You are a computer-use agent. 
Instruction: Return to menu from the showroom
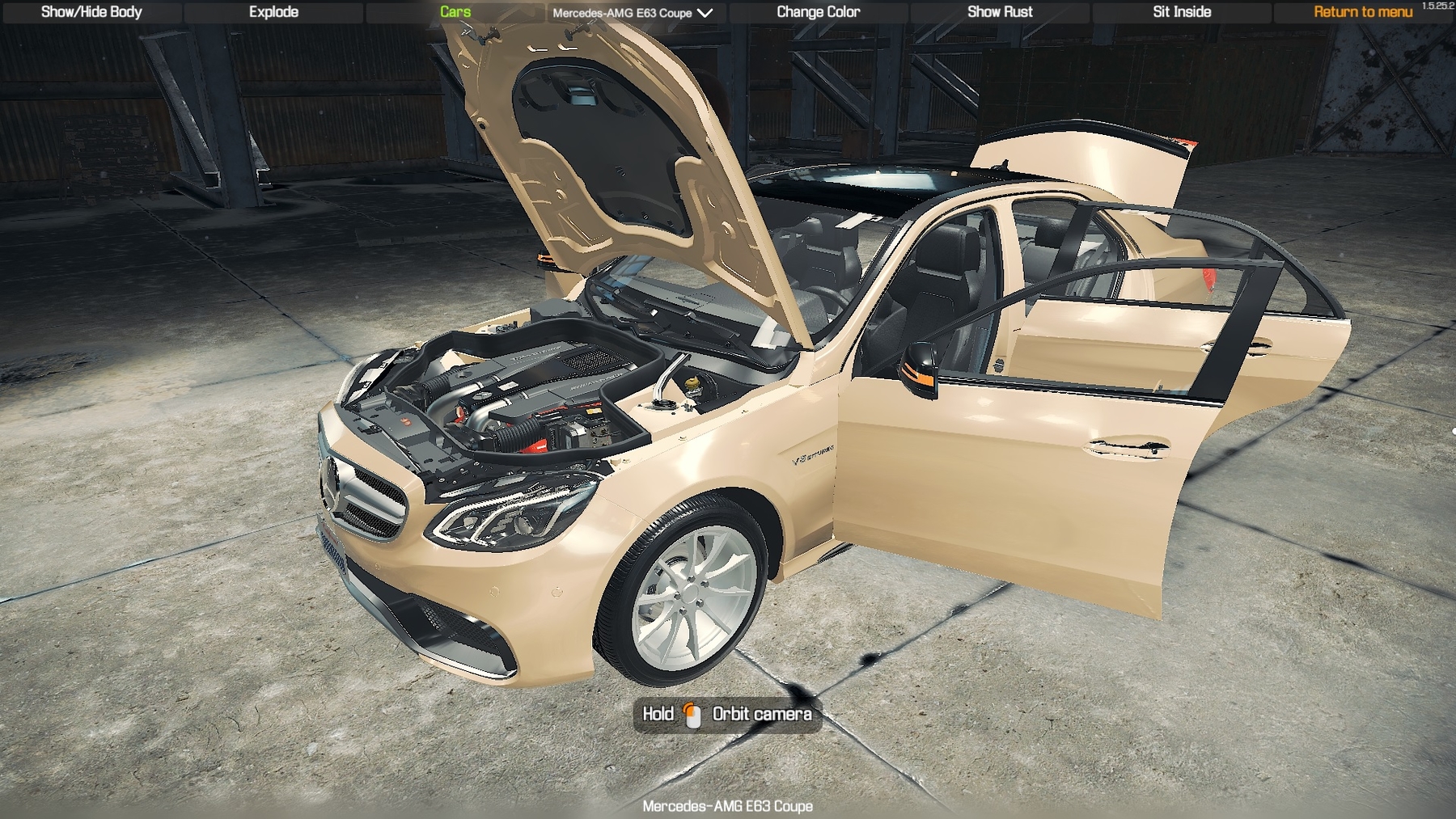1362,12
